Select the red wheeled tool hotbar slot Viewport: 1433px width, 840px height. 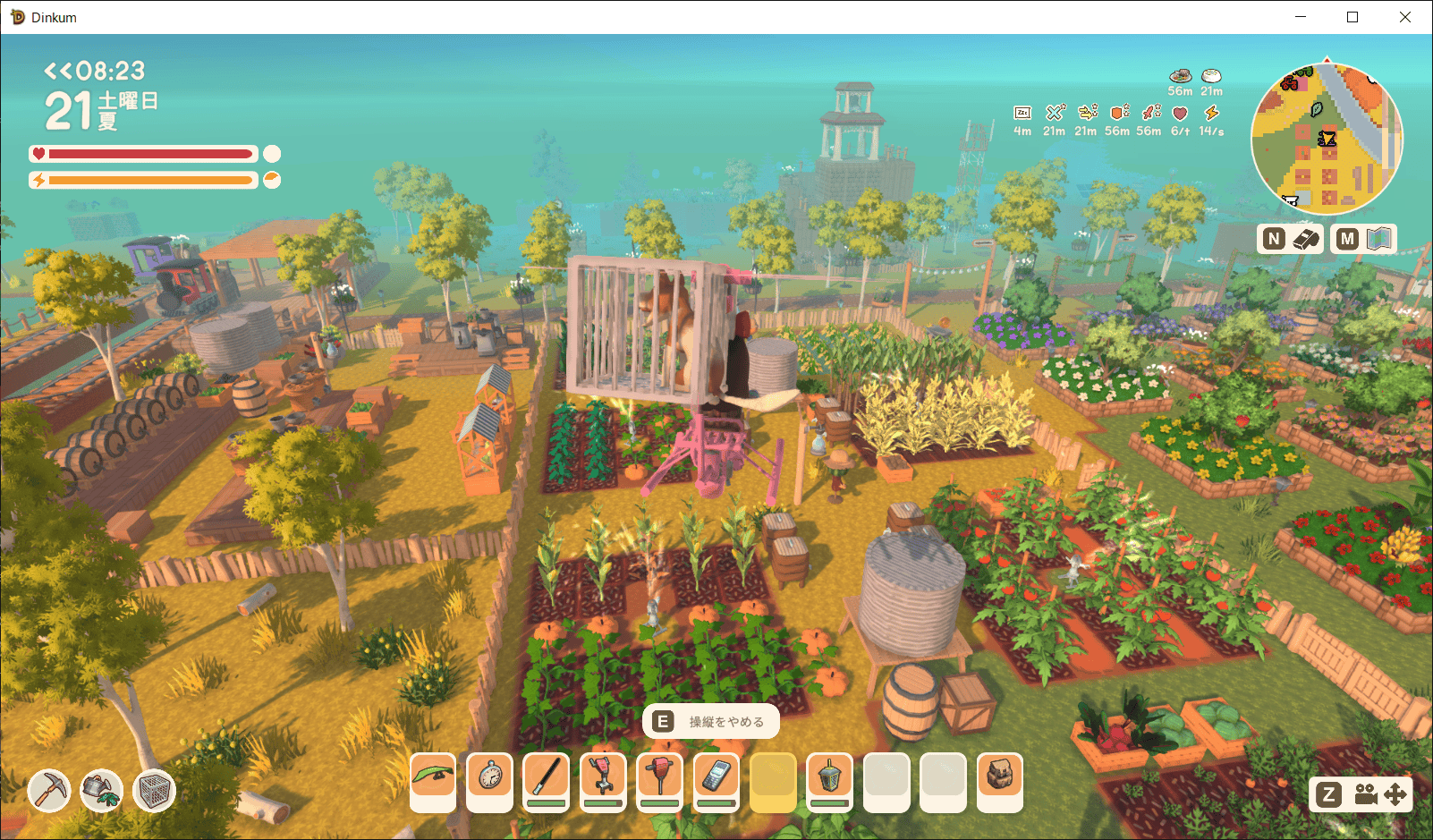[603, 776]
